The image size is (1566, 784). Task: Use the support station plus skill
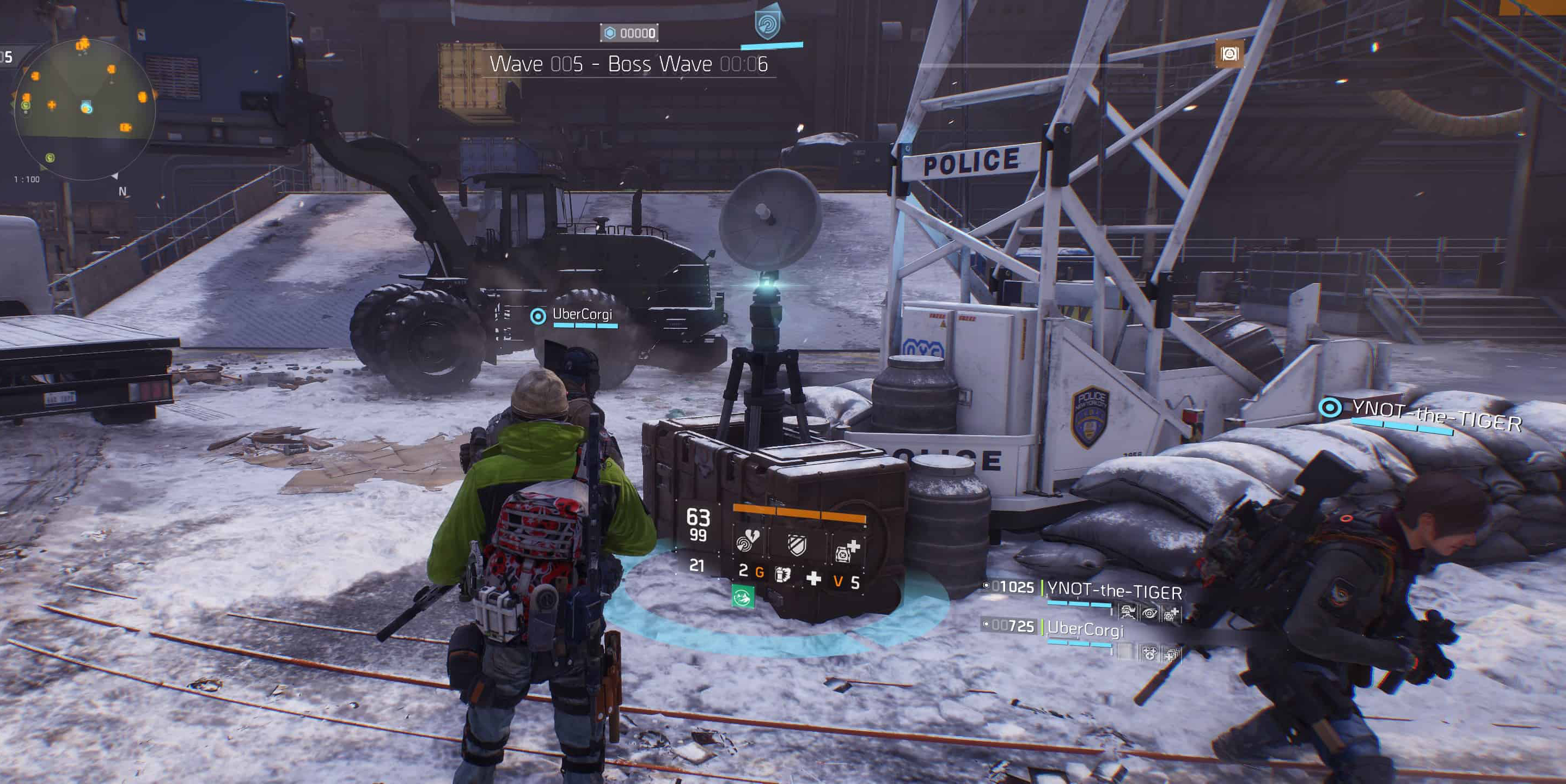(x=847, y=550)
